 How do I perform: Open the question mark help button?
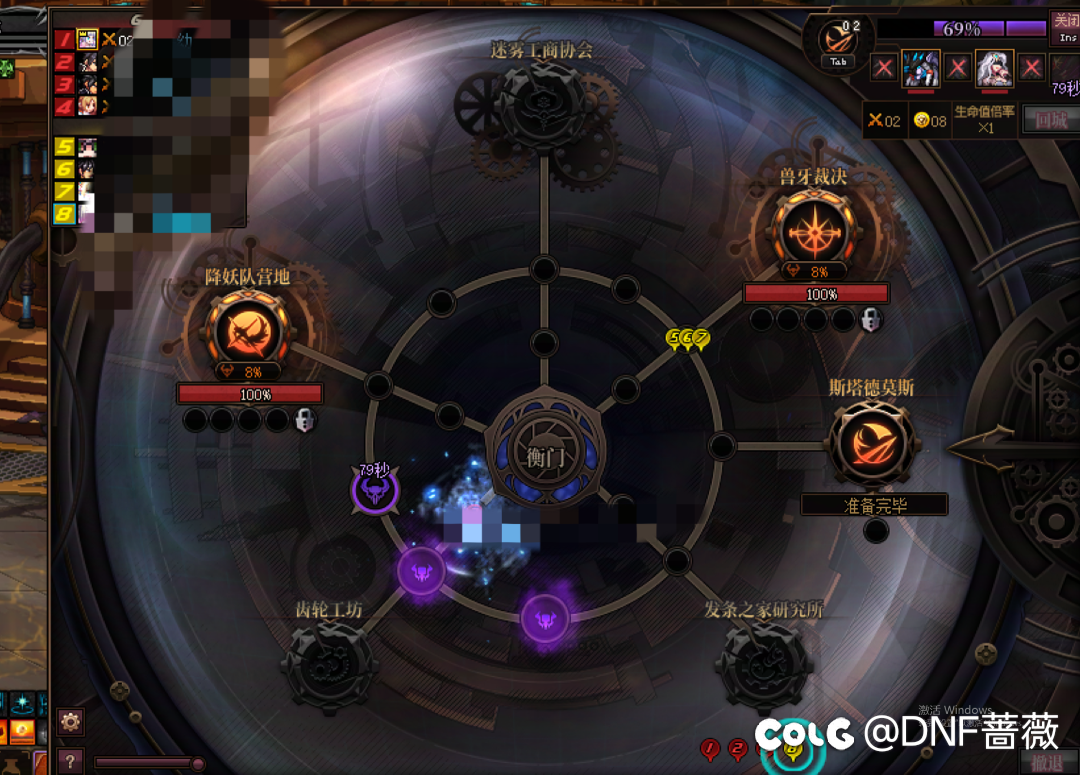70,760
